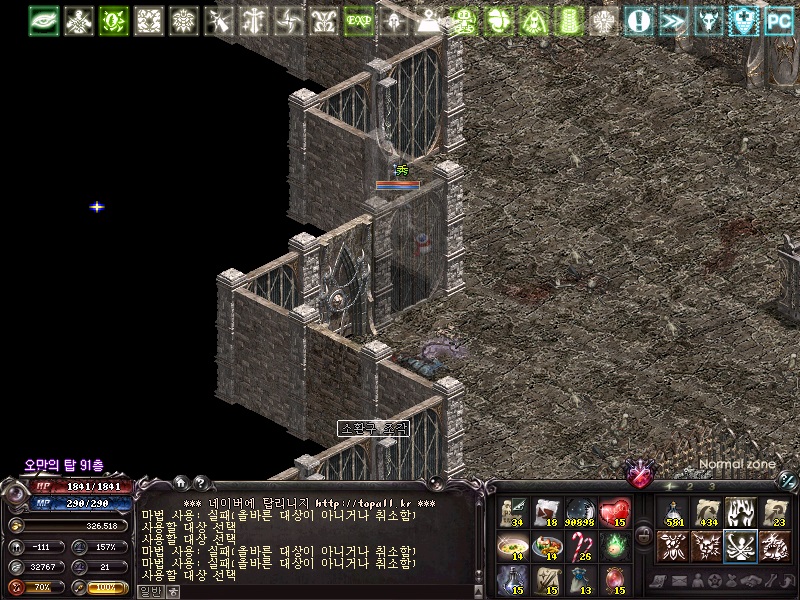Click the PC button in the top bar
The height and width of the screenshot is (600, 800).
pyautogui.click(x=778, y=20)
